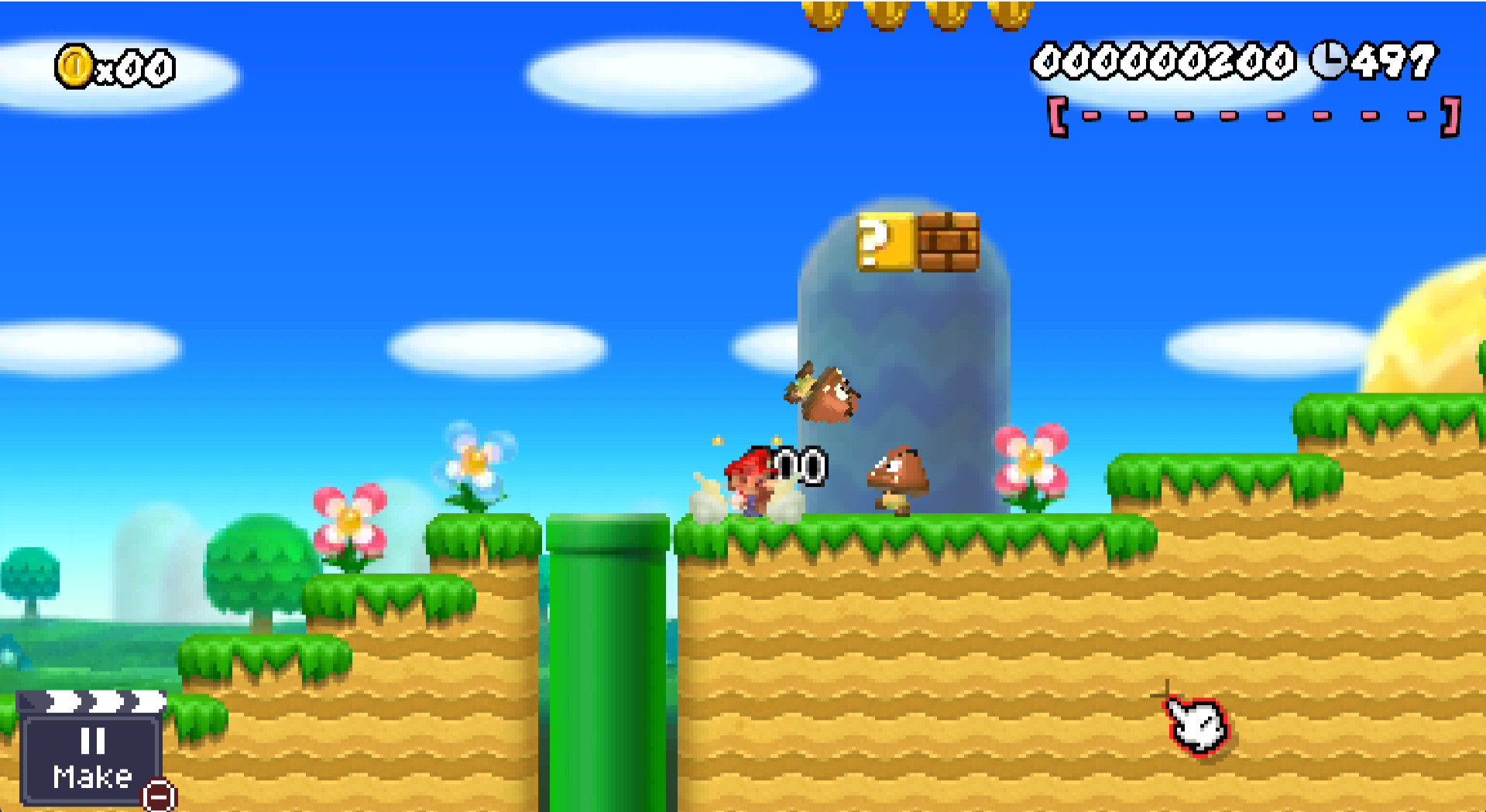
Task: Click the clock icon next to the timer
Action: pos(1326,60)
